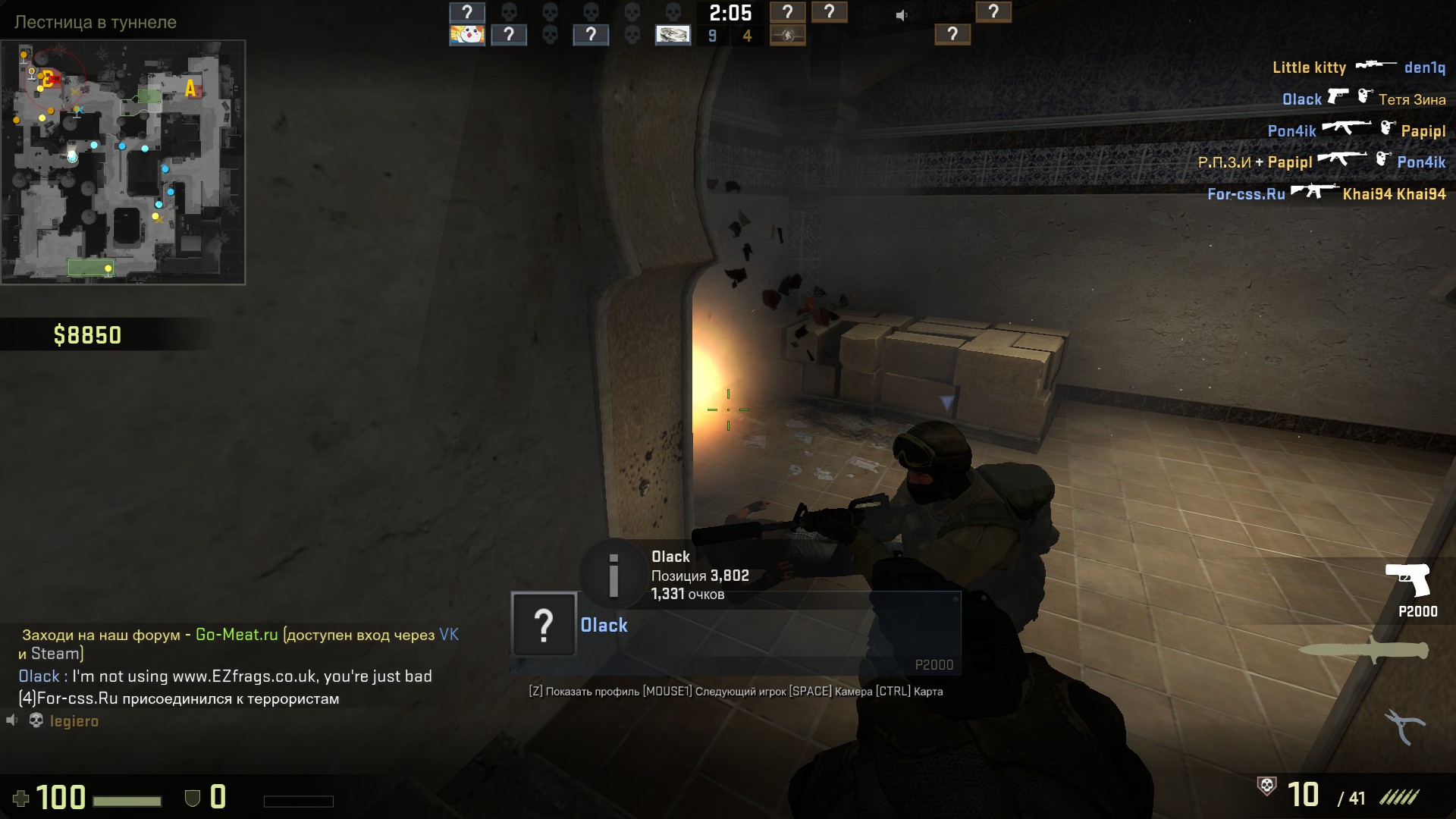The image size is (1456, 819).
Task: Choose the knife weapon slot
Action: (x=1364, y=650)
